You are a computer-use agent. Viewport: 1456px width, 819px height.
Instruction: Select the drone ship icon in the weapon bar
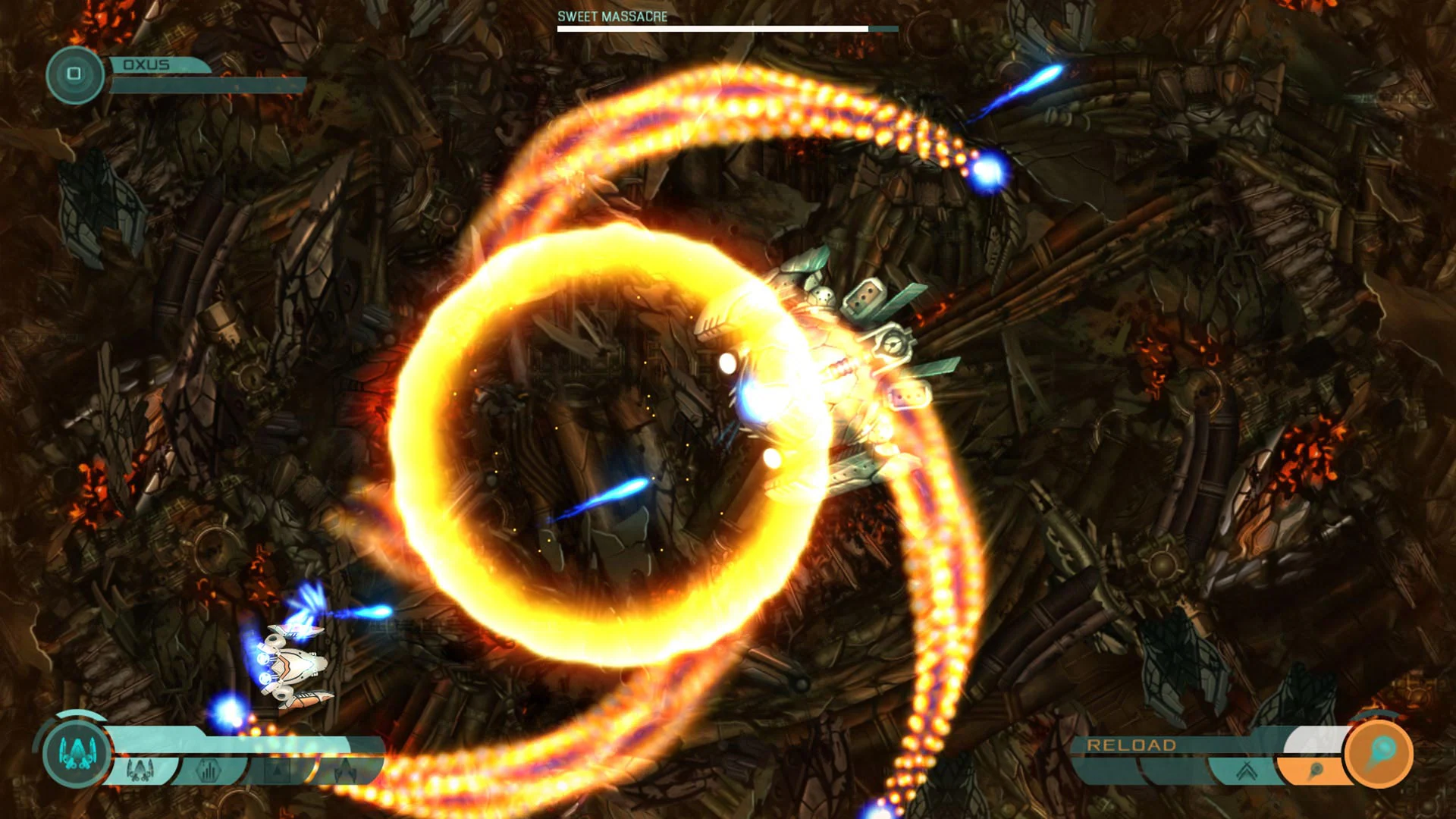[345, 769]
